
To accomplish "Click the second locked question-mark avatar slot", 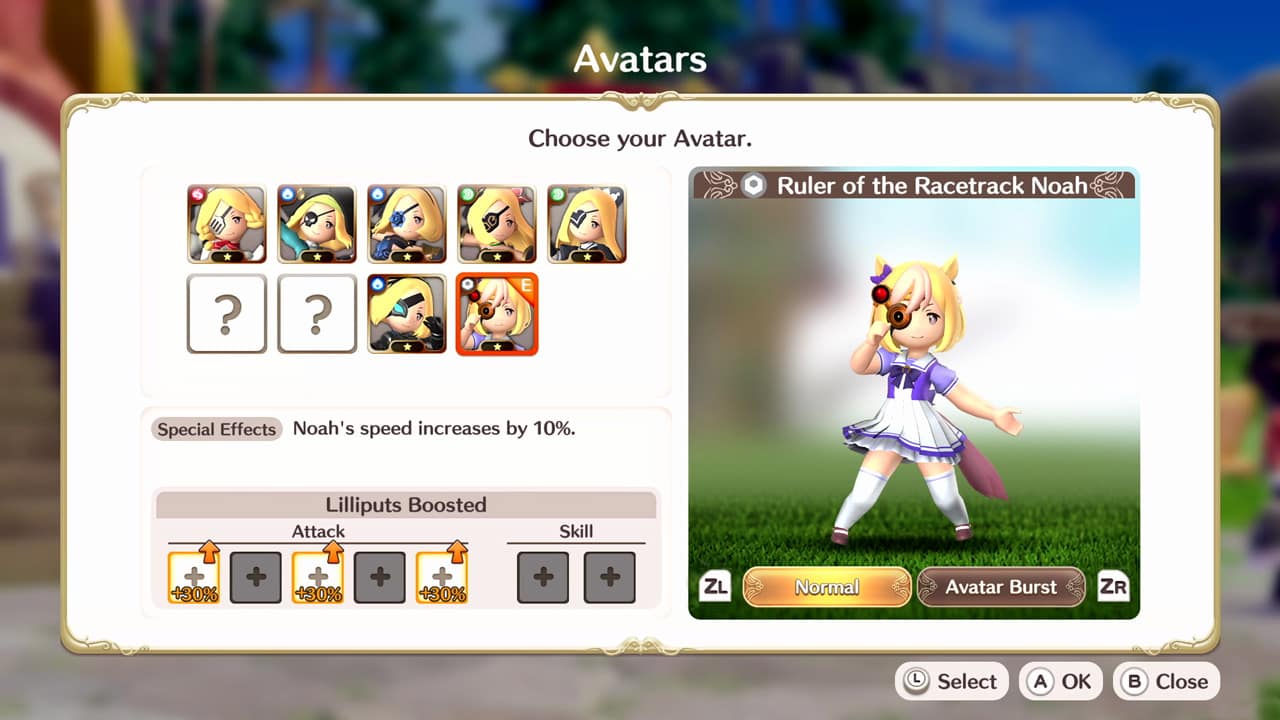I will (317, 313).
